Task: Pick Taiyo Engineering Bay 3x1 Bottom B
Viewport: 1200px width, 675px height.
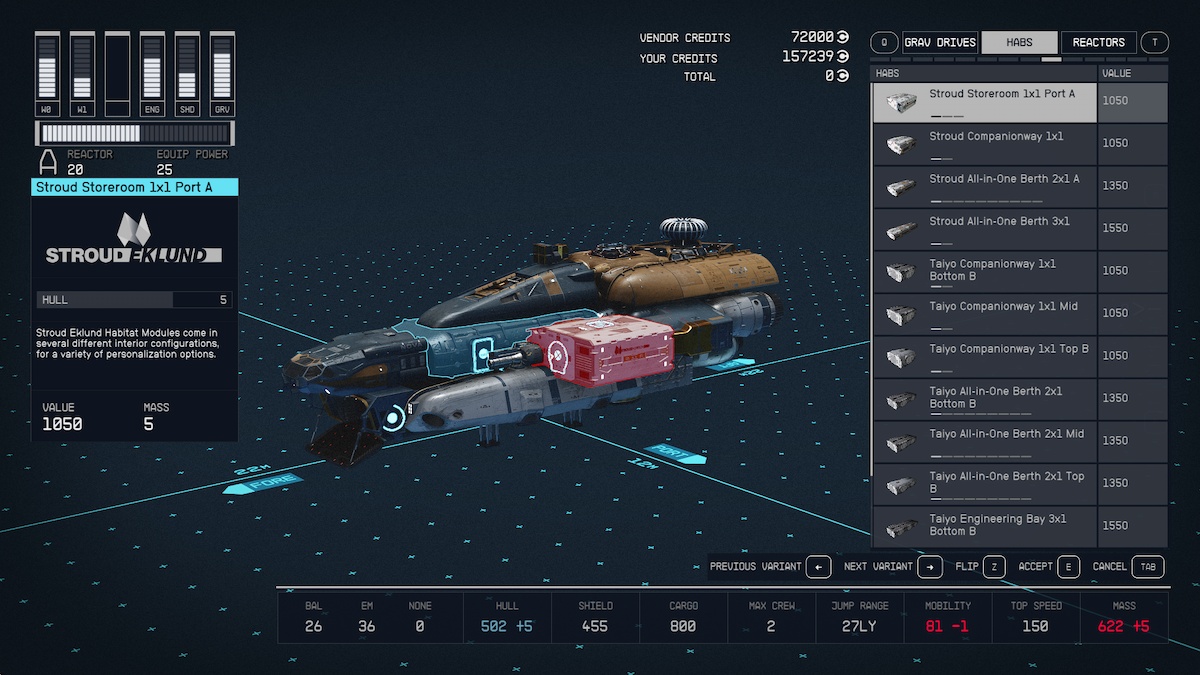Action: click(985, 525)
